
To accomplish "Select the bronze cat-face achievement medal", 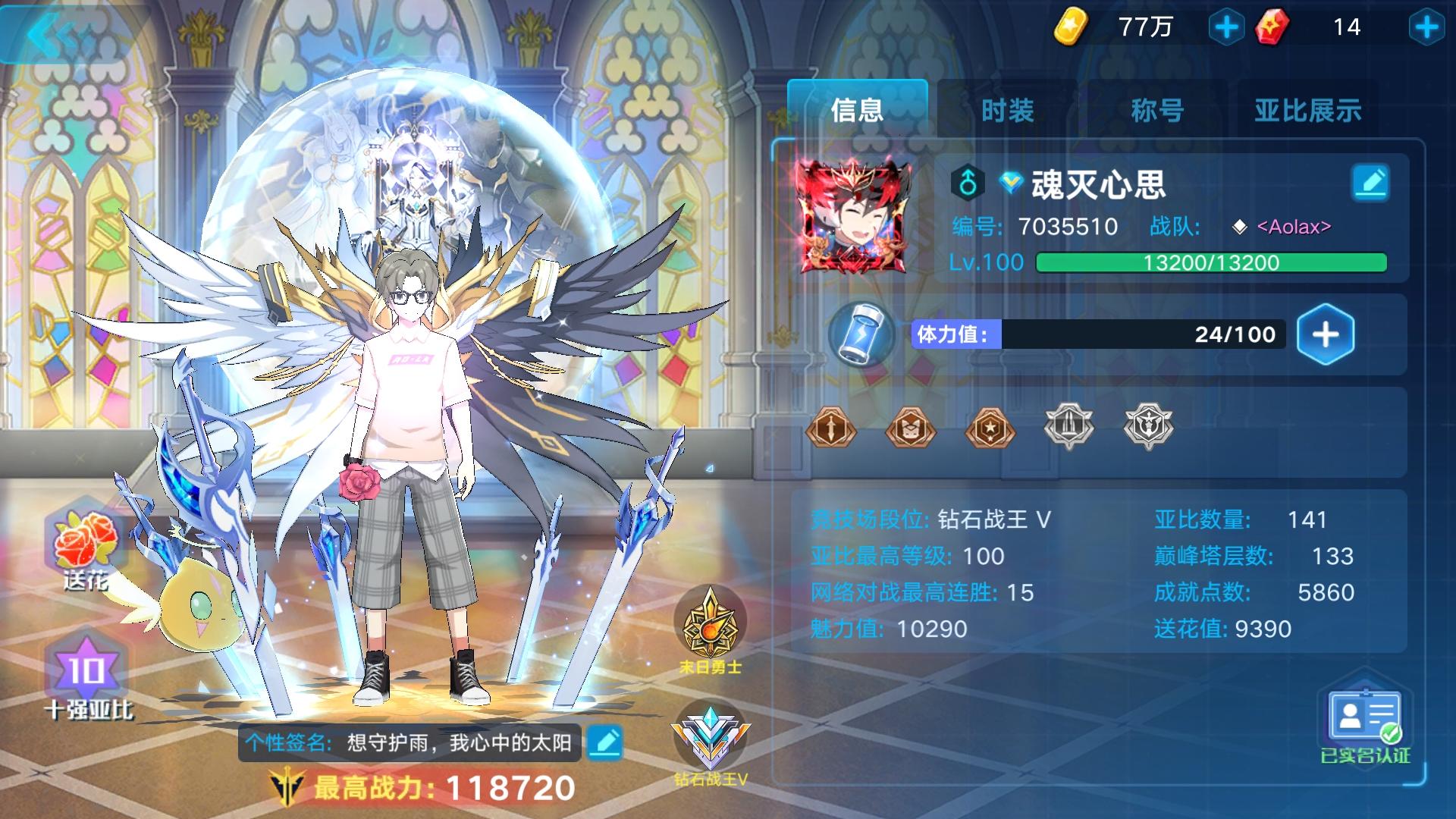I will point(912,428).
